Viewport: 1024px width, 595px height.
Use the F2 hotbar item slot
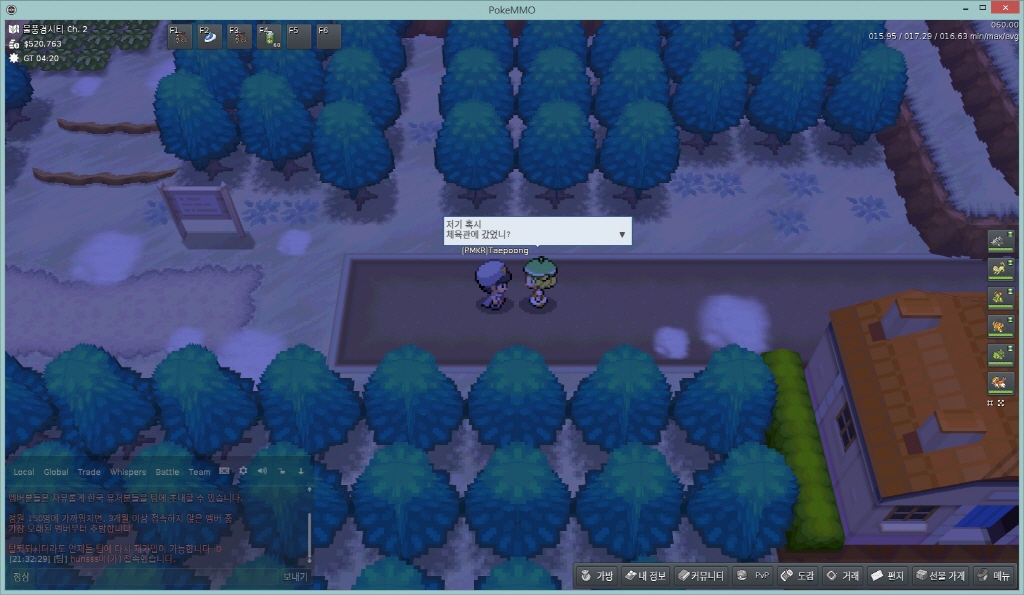click(211, 37)
